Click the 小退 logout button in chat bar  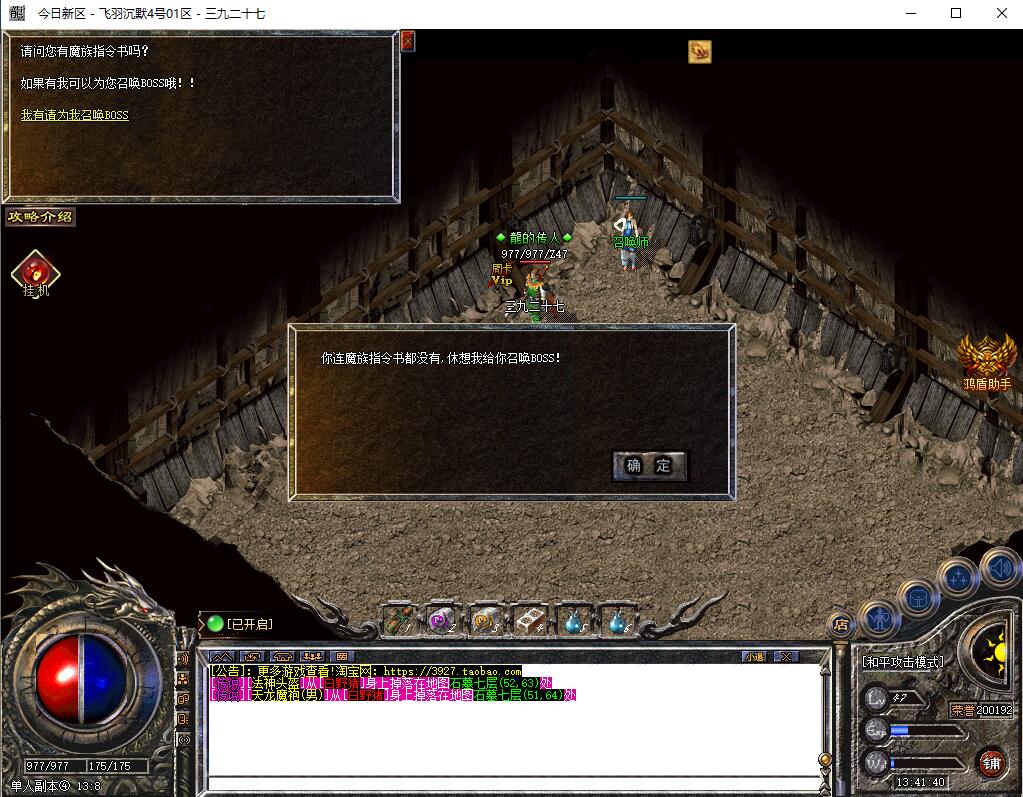point(754,656)
